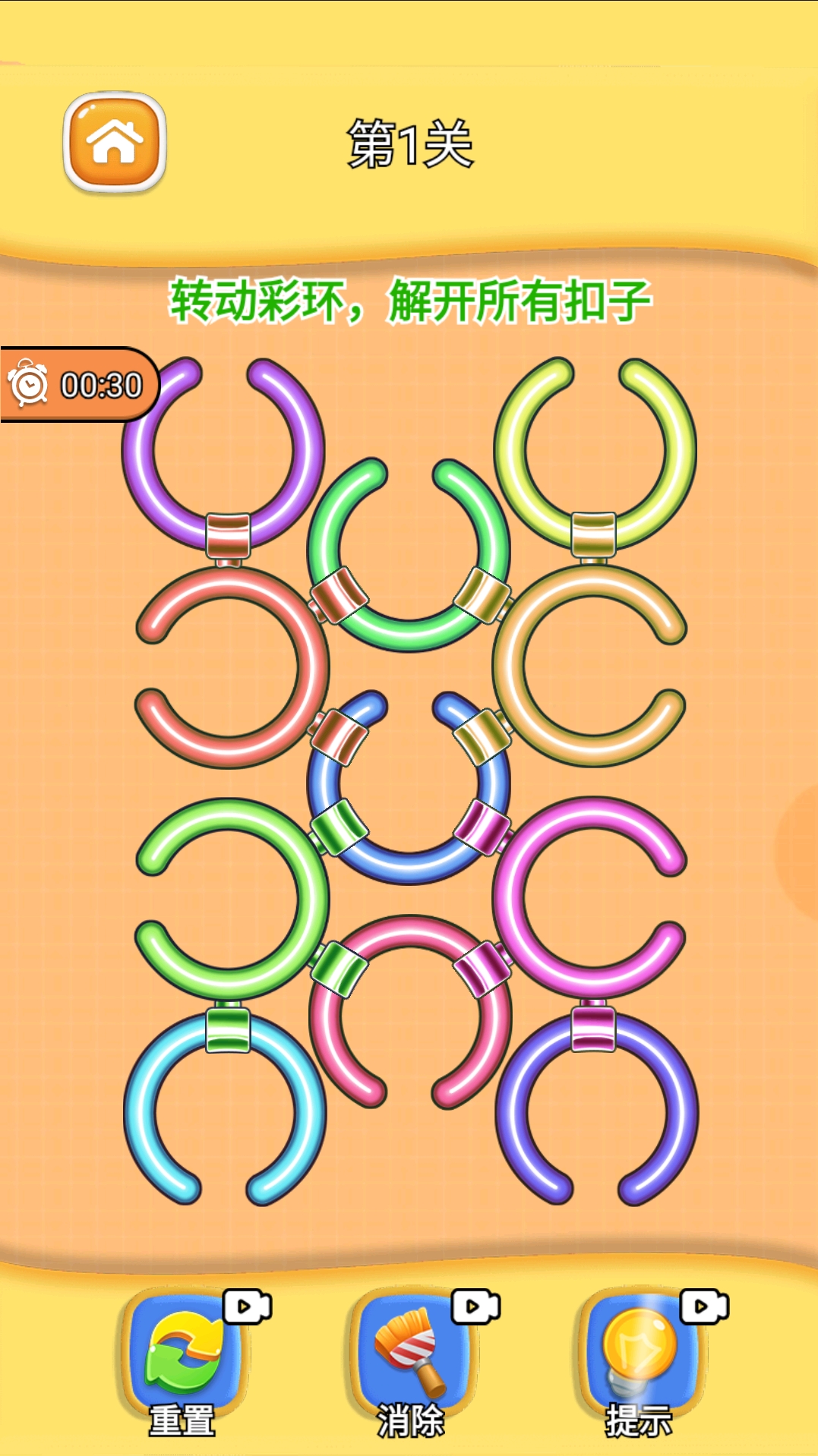Get a hint with the 提示 lightbulb
818x1456 pixels.
click(x=640, y=1359)
